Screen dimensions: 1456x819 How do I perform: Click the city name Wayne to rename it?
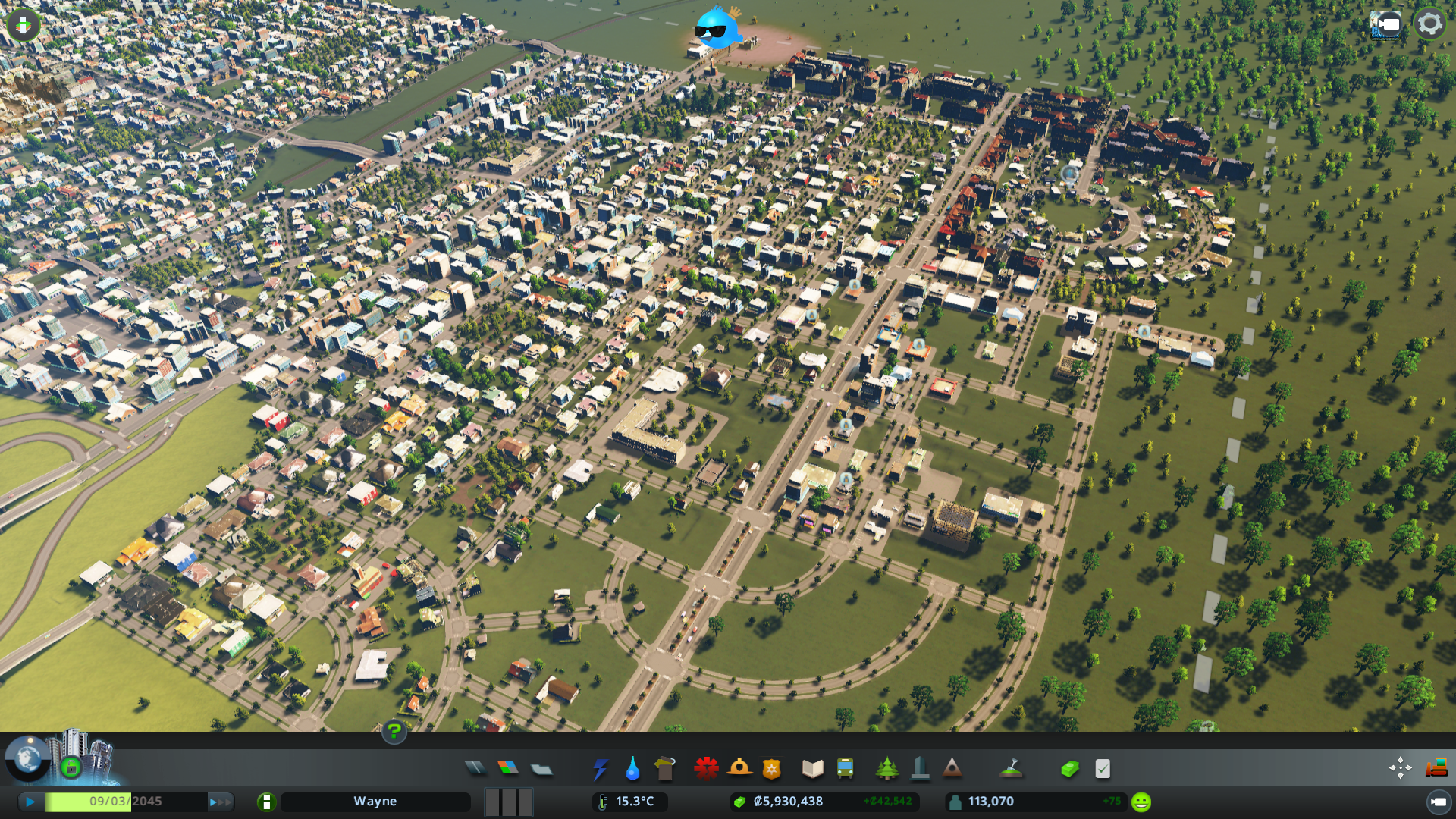click(x=376, y=801)
